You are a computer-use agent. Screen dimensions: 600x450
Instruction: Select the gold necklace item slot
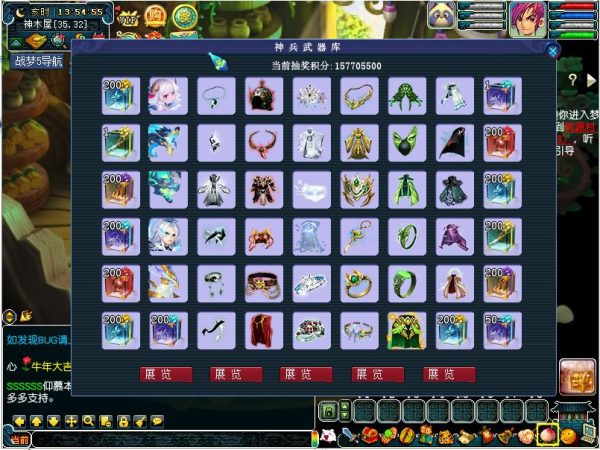click(x=358, y=95)
